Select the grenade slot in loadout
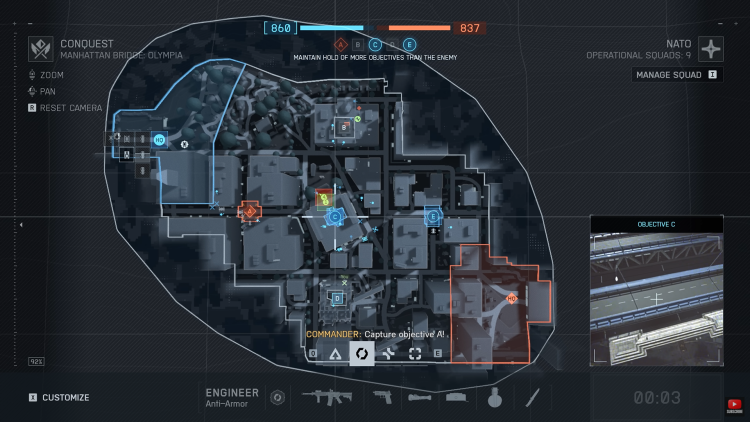750x422 pixels. [493, 397]
